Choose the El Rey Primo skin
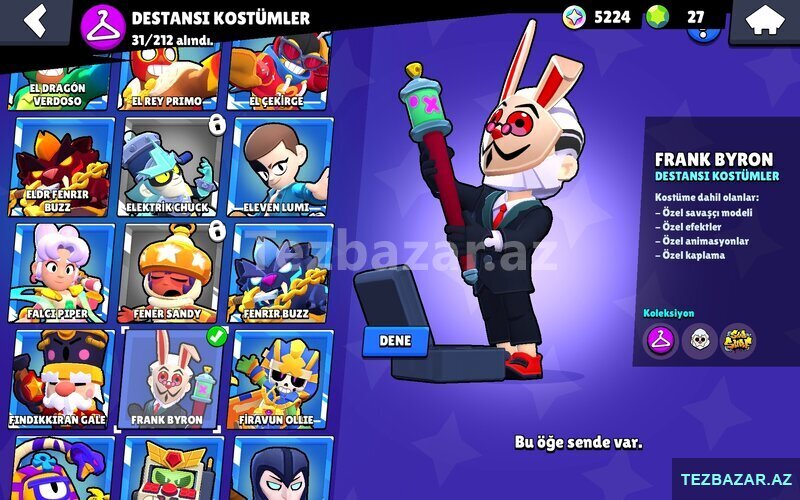The height and width of the screenshot is (500, 800). point(167,80)
